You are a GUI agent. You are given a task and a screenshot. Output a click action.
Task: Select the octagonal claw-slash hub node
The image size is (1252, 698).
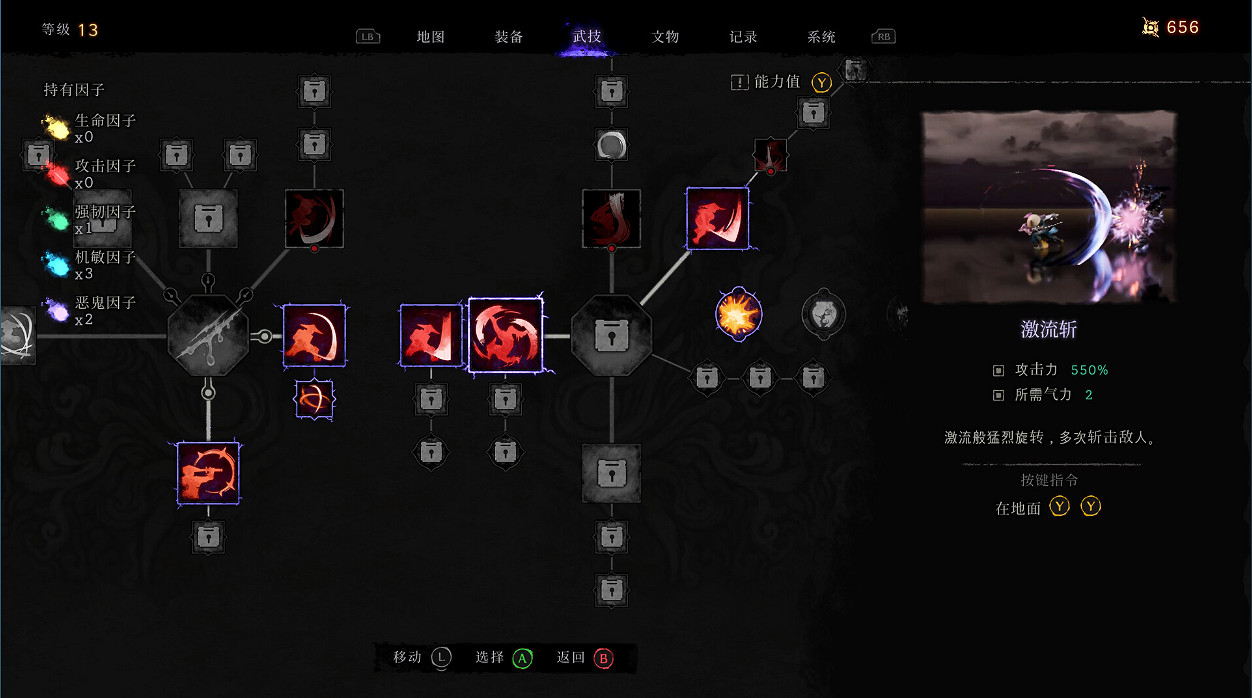pos(208,336)
